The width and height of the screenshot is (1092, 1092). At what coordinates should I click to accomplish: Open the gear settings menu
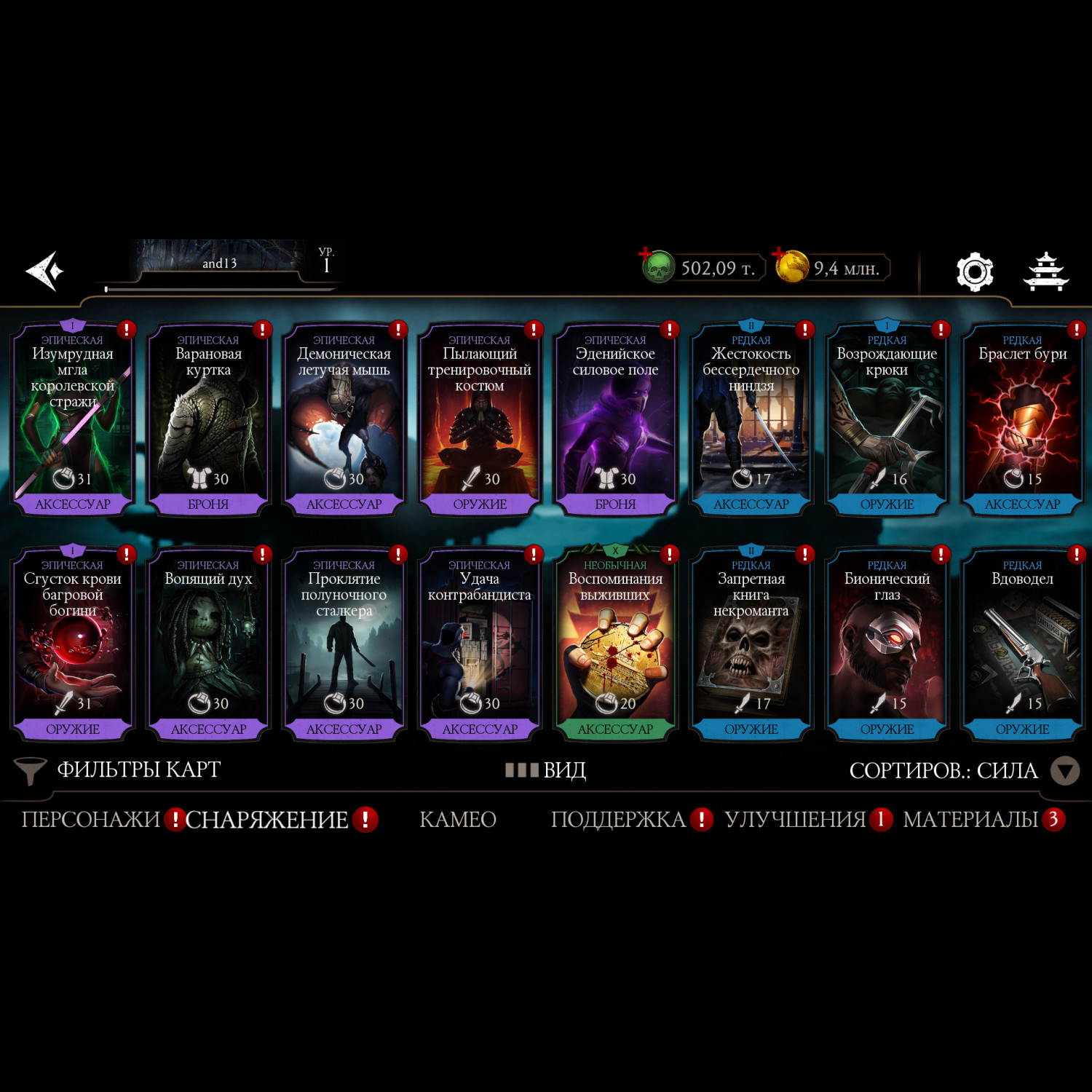[x=974, y=272]
